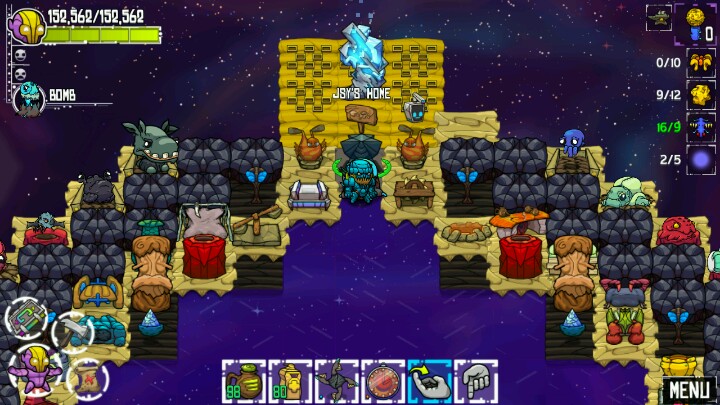Select the green potion hotbar slot
This screenshot has height=405, width=720.
tap(241, 381)
